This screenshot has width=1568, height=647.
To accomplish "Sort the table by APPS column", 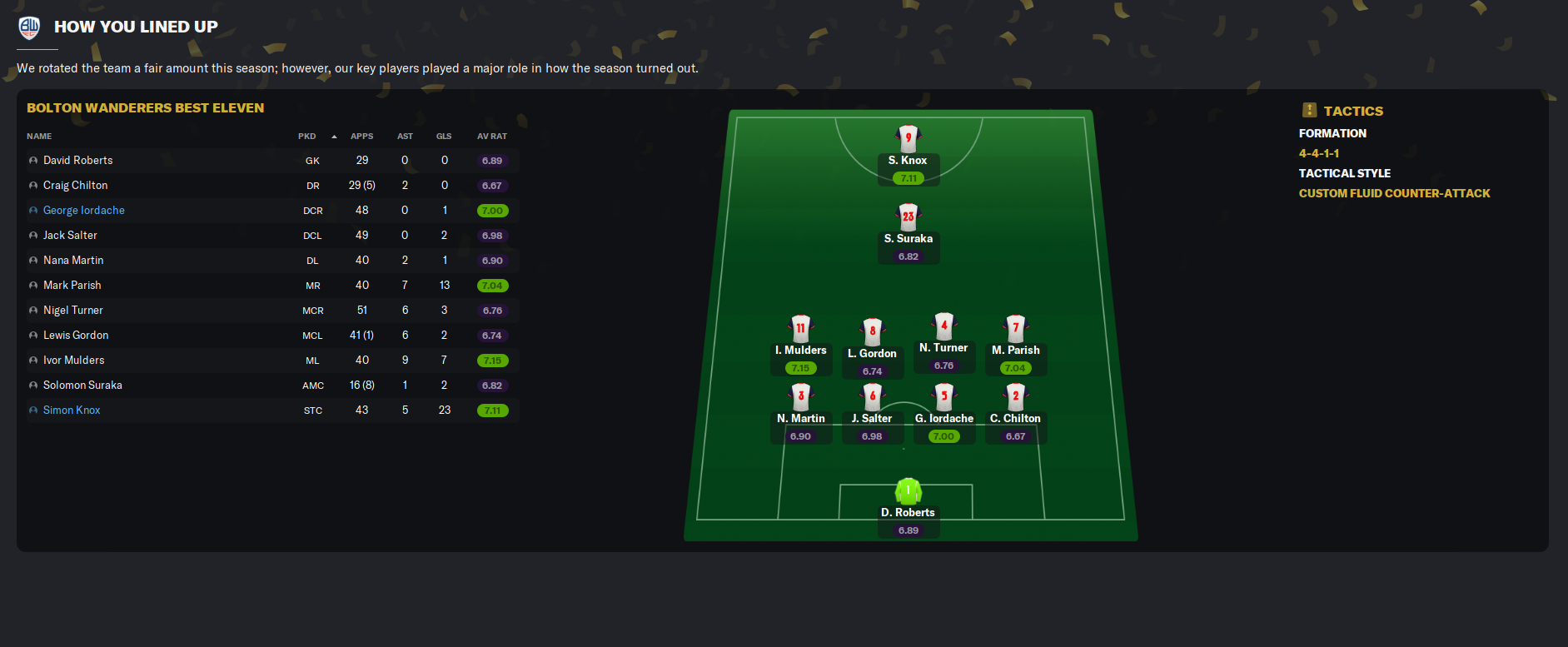I will (x=361, y=137).
